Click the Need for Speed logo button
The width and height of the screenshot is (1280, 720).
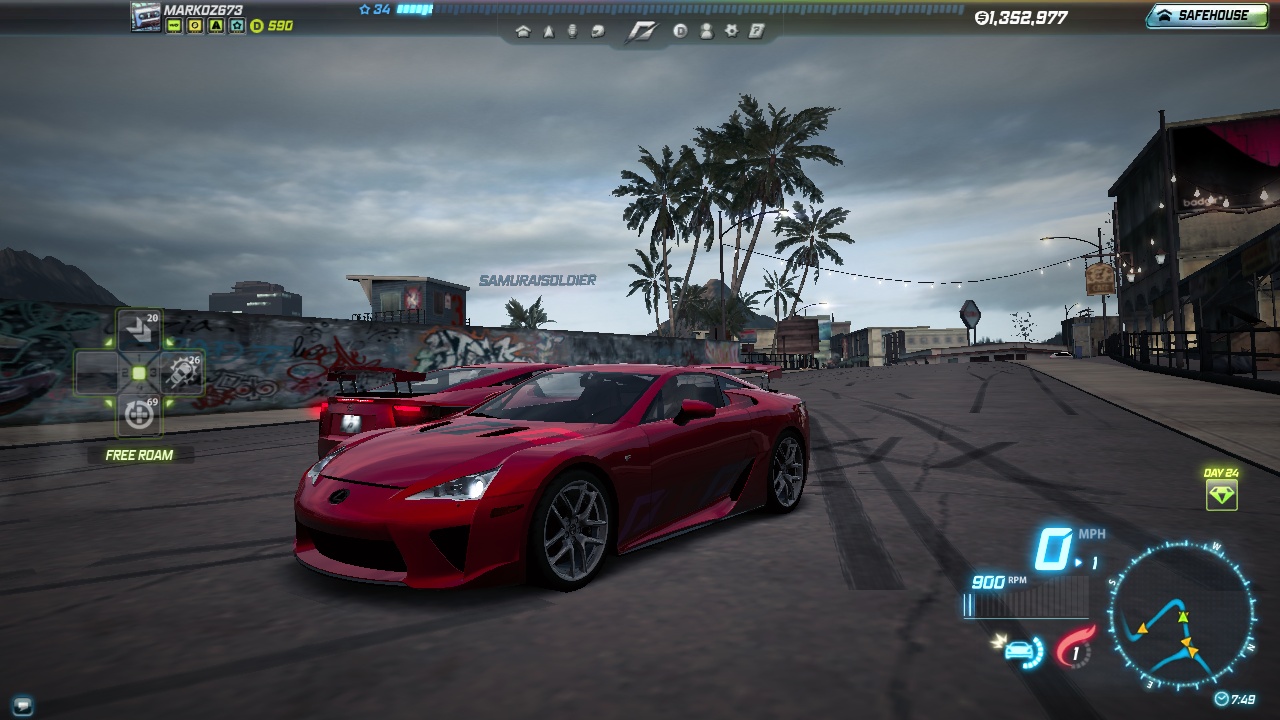pos(639,31)
